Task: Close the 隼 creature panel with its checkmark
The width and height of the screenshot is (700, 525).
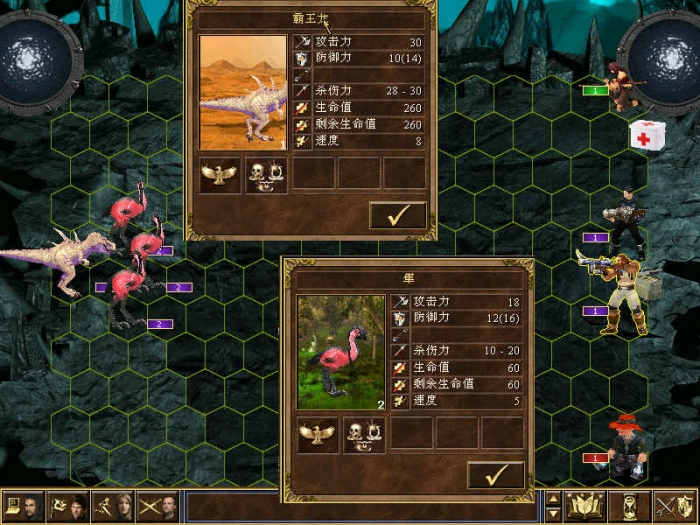Action: tap(495, 474)
